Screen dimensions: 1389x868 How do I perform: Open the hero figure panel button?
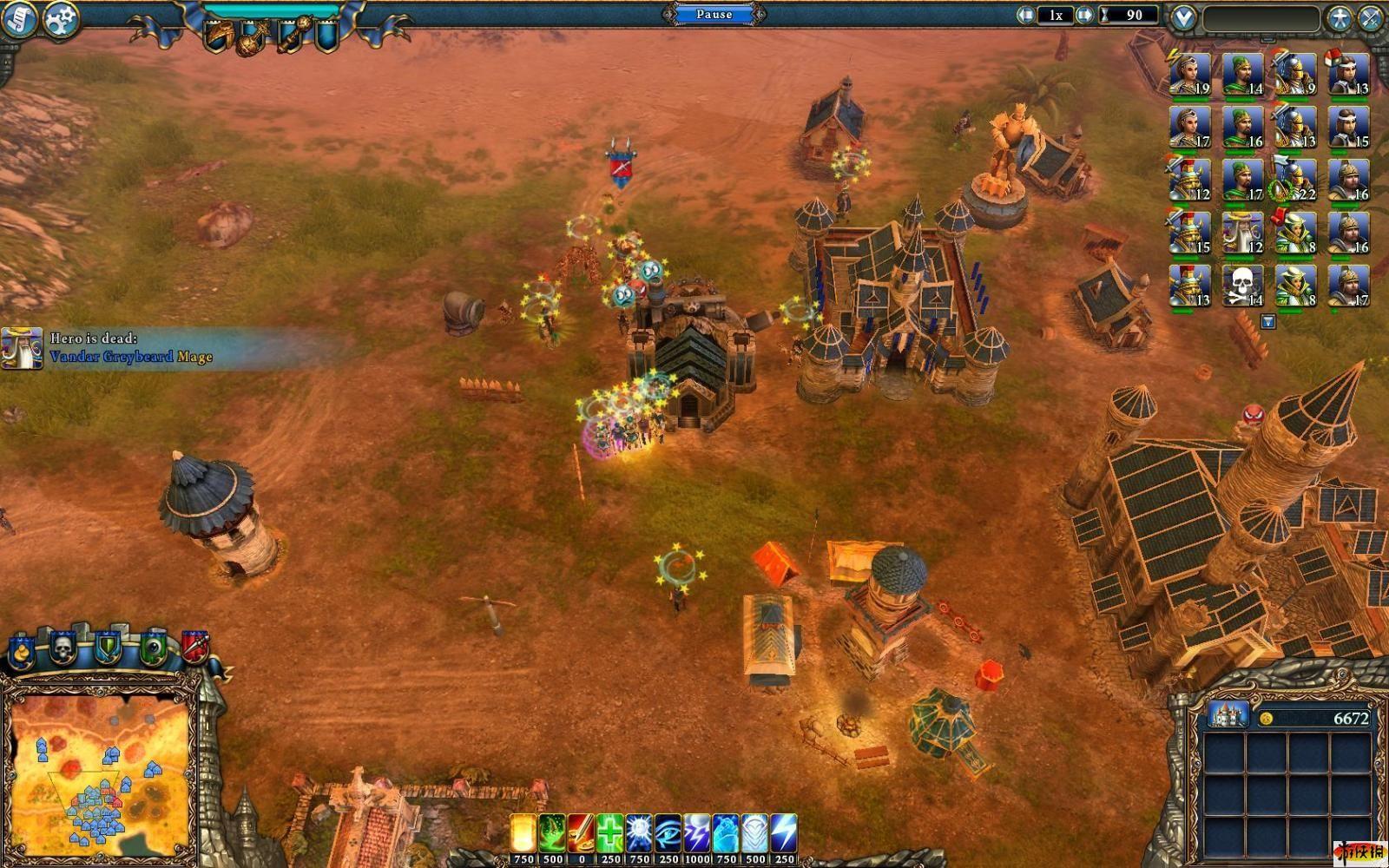[x=1340, y=17]
